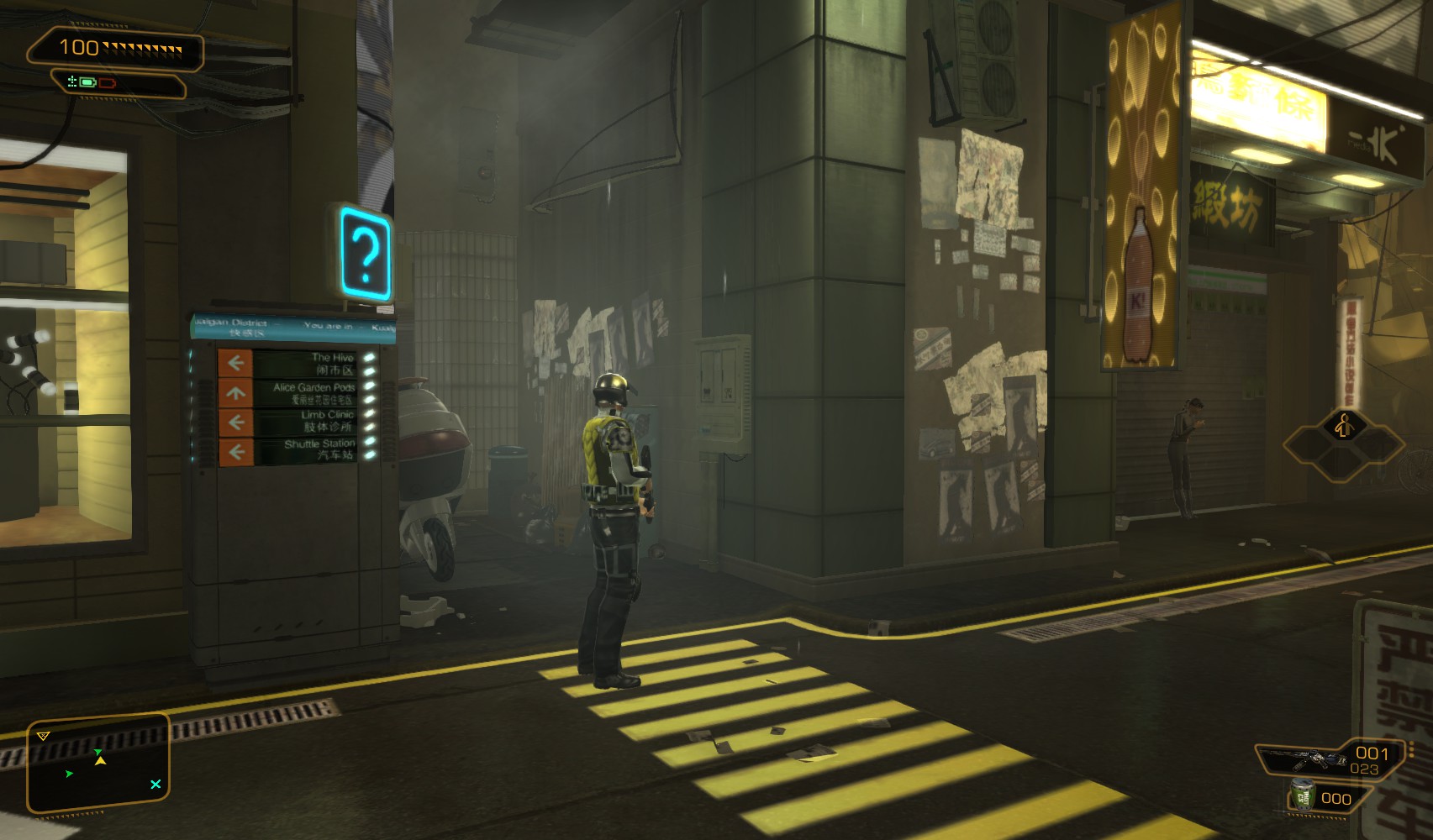The width and height of the screenshot is (1433, 840).
Task: Click the green battery energy cell icon
Action: (87, 82)
